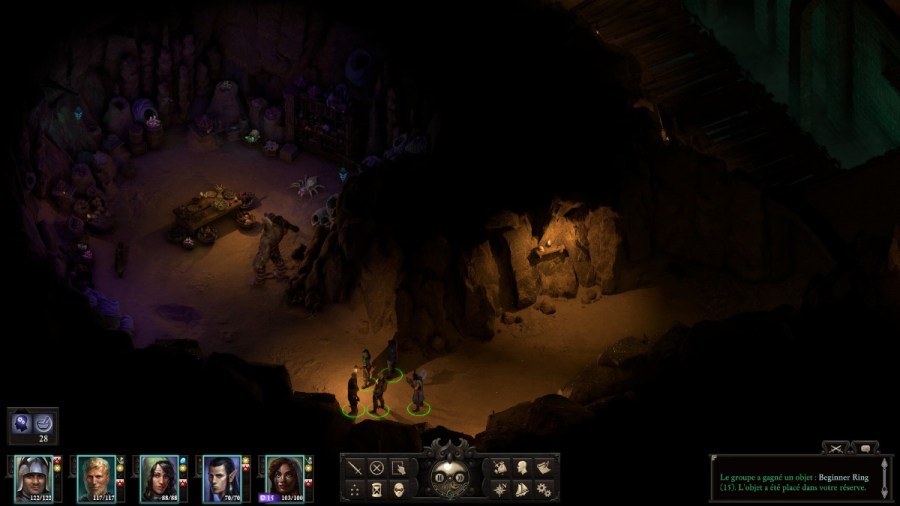Open the inventory bag icon
This screenshot has width=900, height=506.
click(499, 467)
